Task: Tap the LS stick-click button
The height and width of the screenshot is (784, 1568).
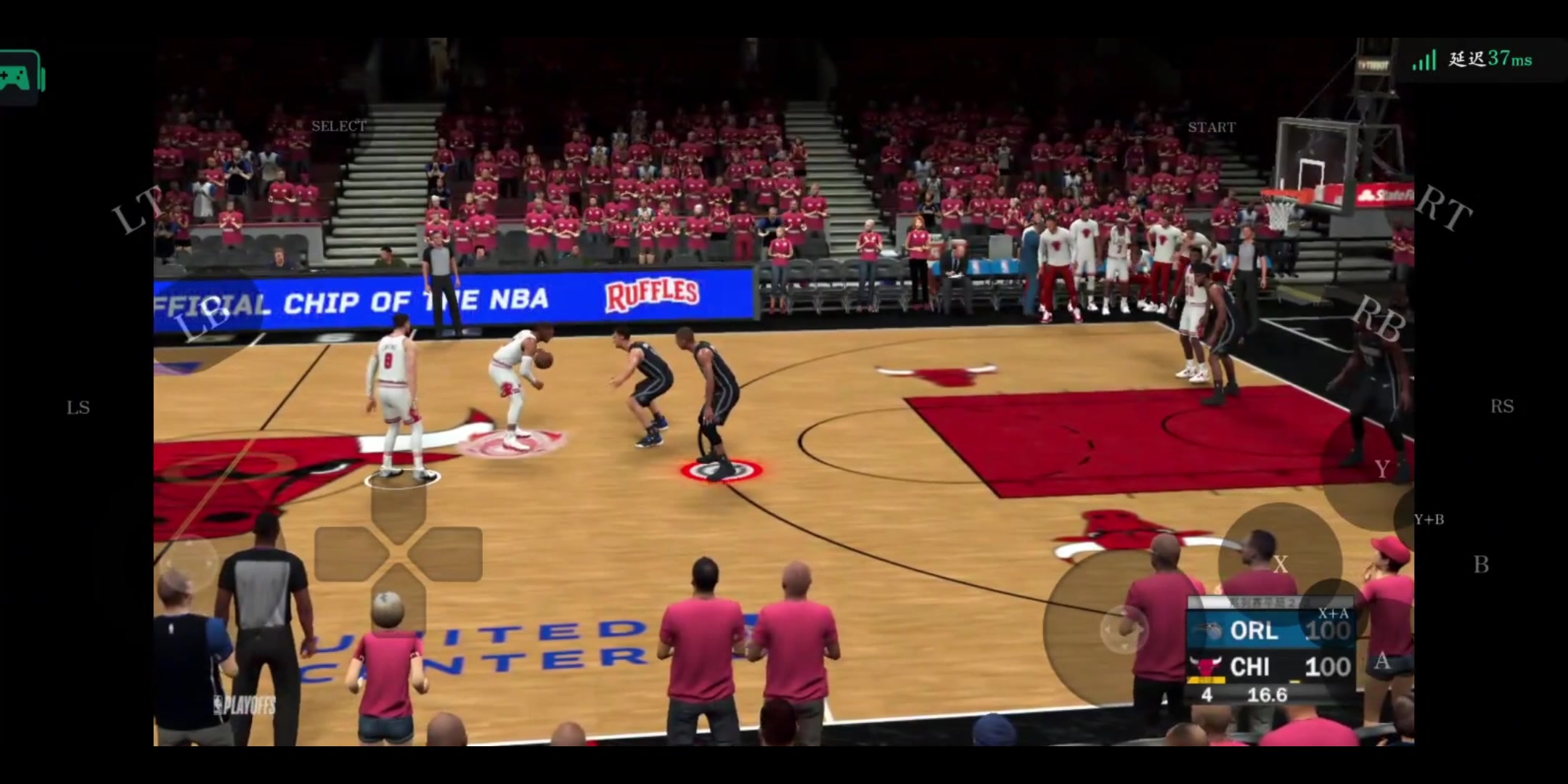Action: (78, 407)
